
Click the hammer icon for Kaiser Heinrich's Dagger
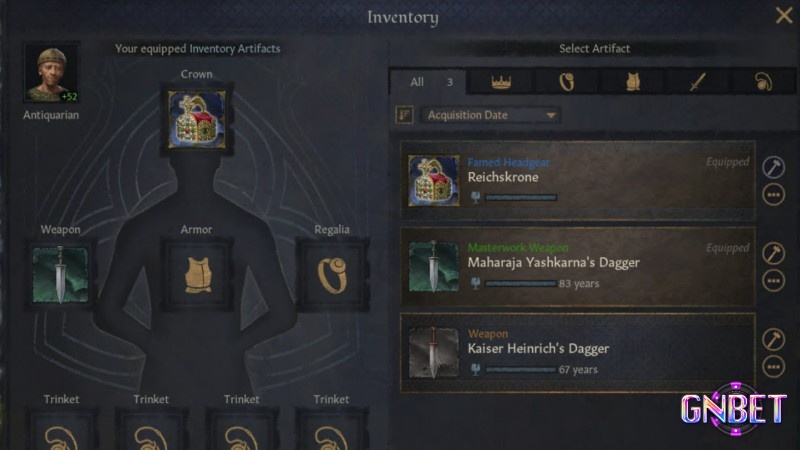click(x=773, y=339)
